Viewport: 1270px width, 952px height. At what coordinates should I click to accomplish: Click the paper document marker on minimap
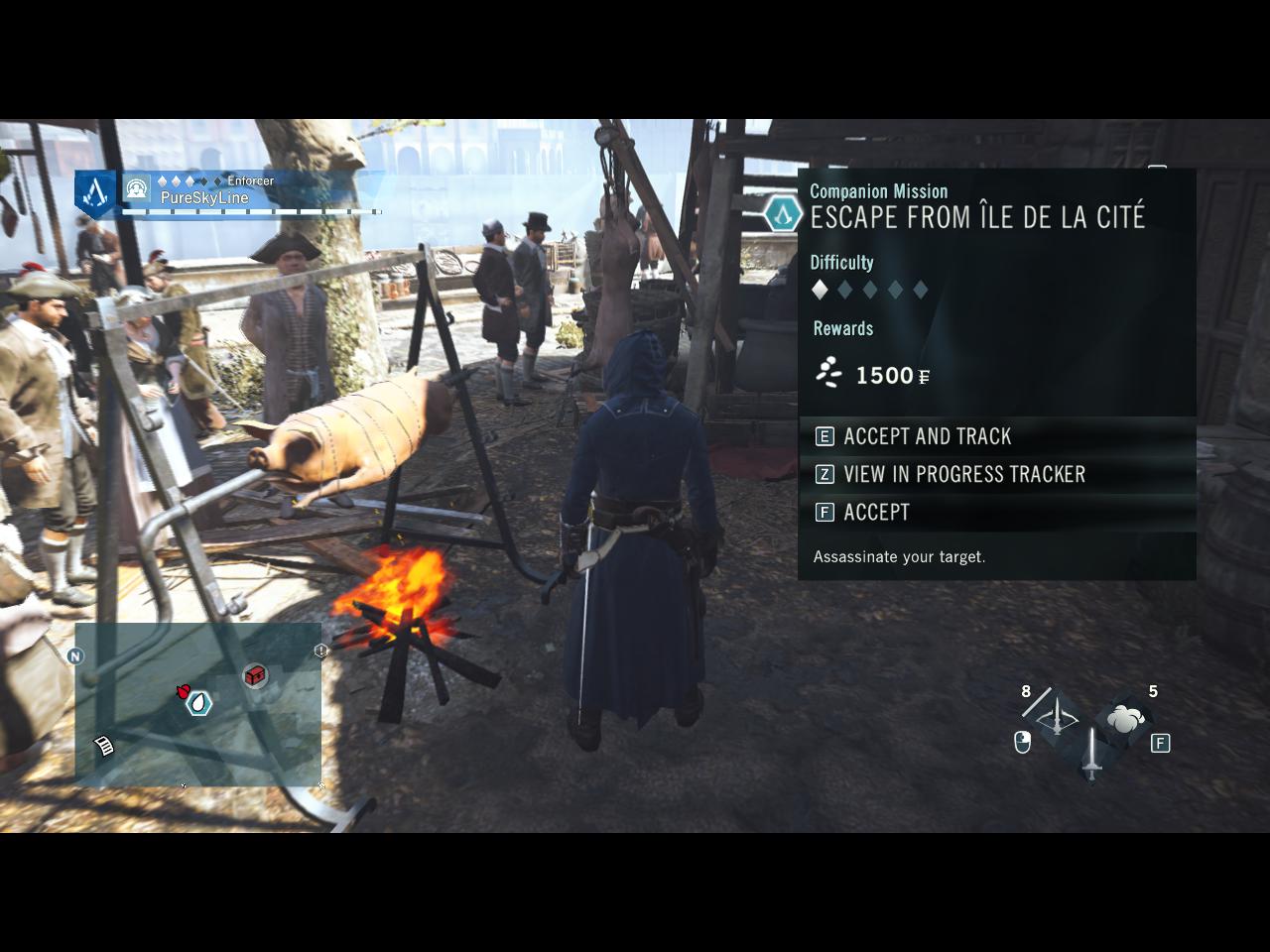point(103,745)
